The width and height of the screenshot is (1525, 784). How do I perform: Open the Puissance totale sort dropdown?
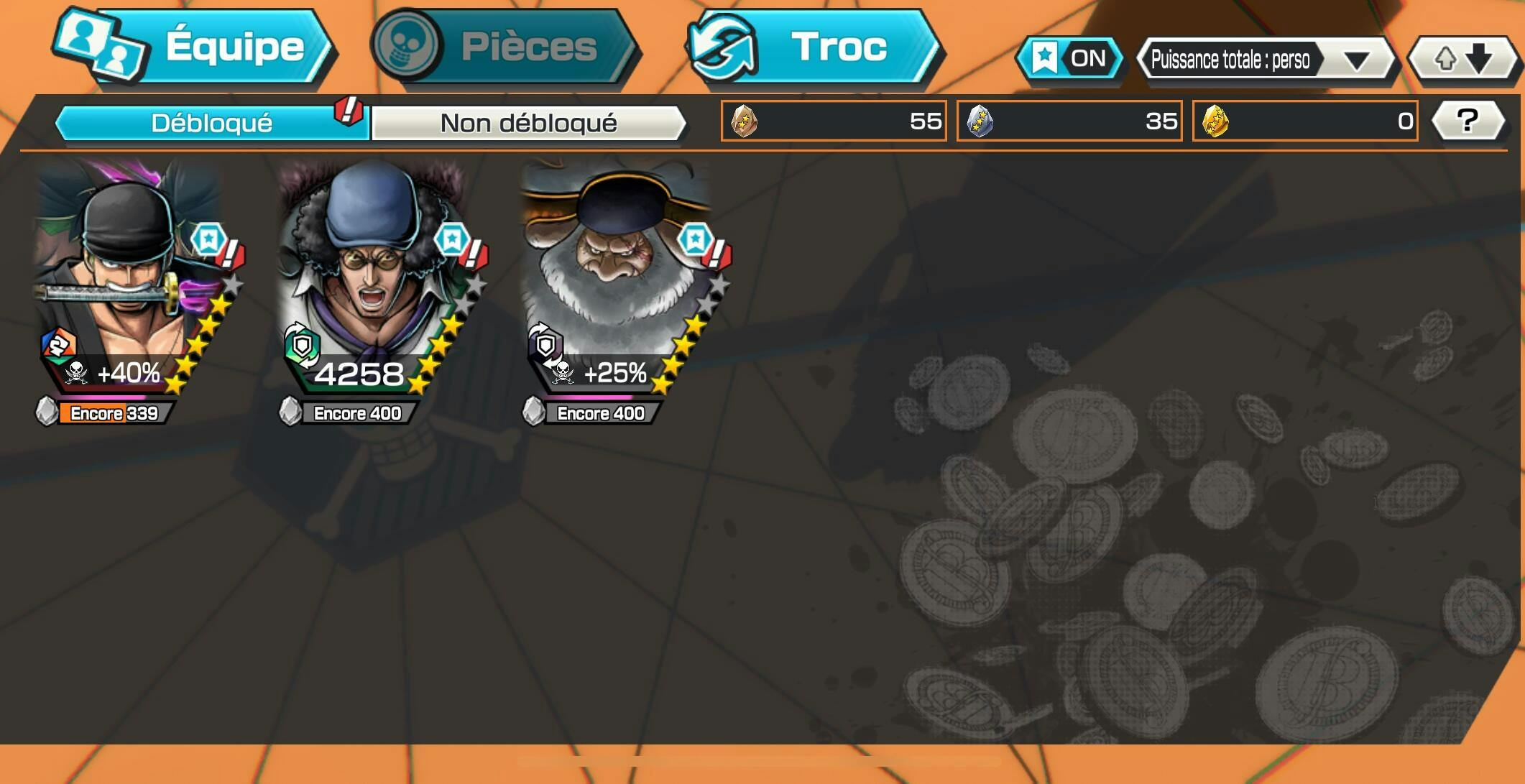point(1265,60)
